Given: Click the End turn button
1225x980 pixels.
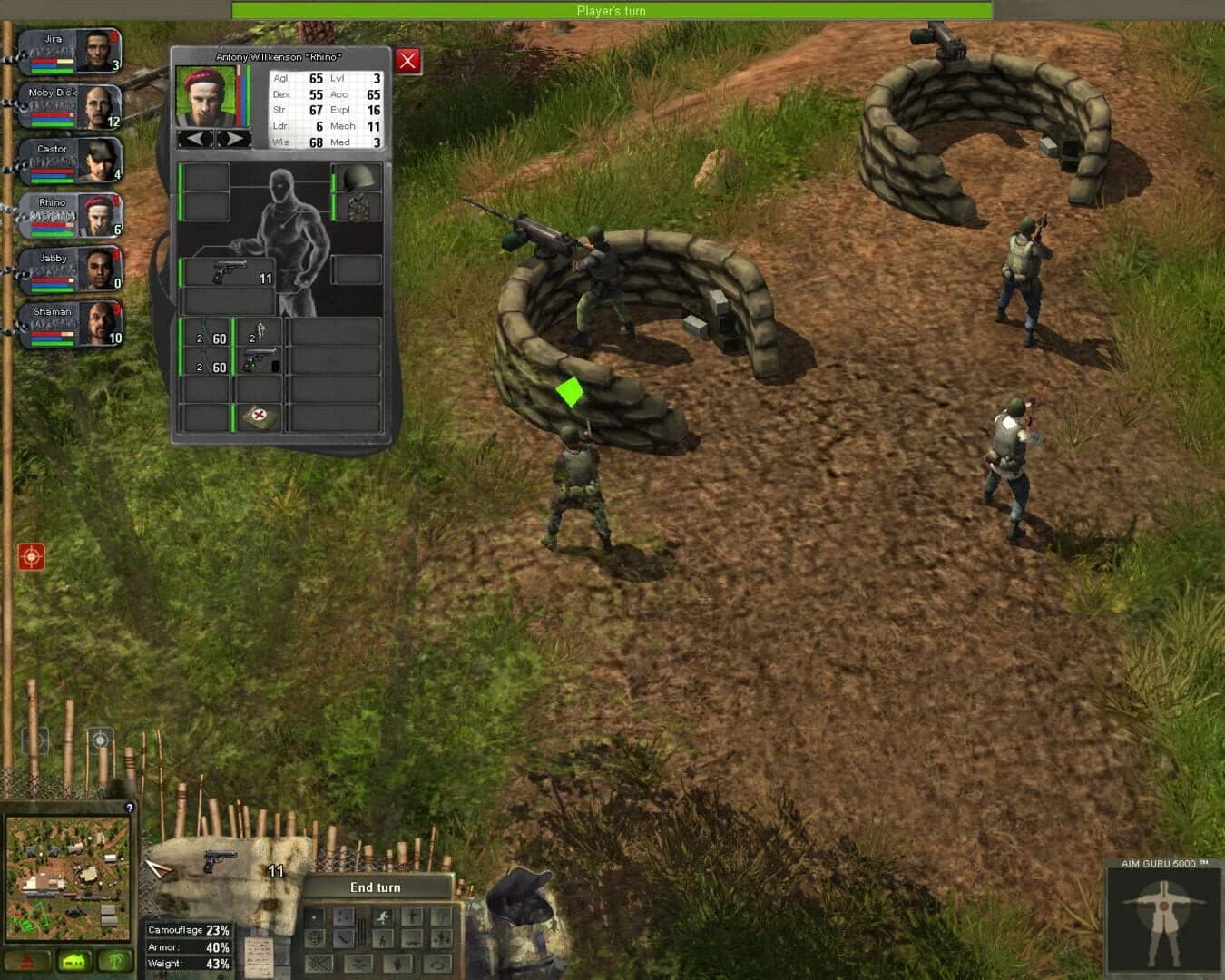Looking at the screenshot, I should tap(377, 887).
